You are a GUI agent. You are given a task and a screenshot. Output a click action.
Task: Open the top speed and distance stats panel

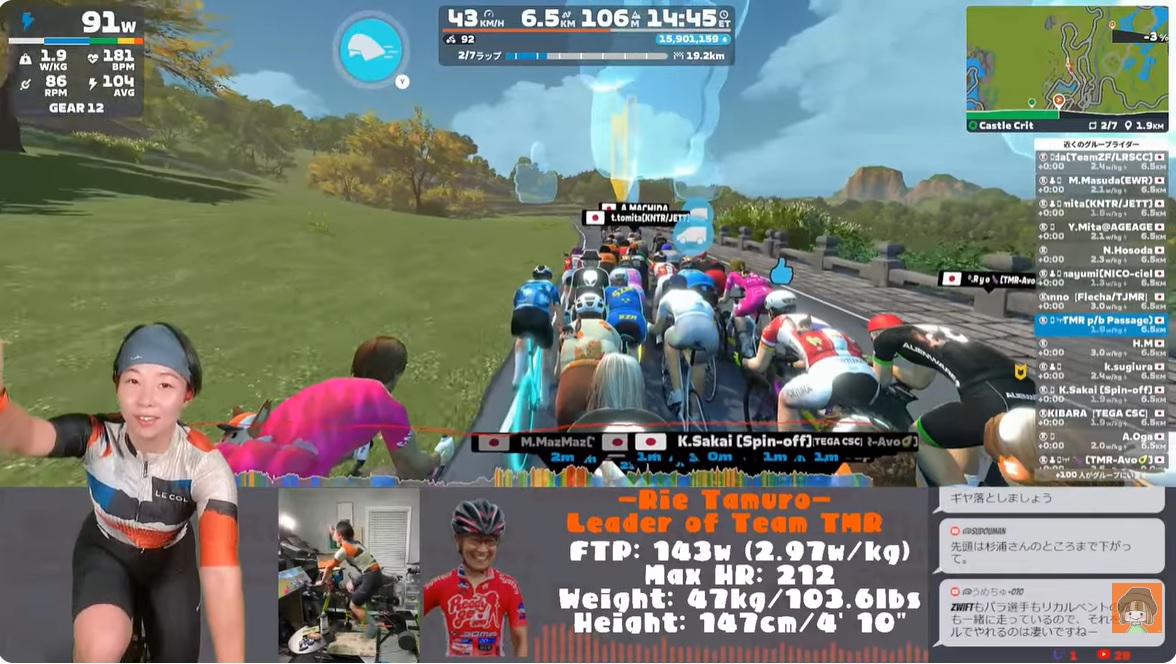586,33
